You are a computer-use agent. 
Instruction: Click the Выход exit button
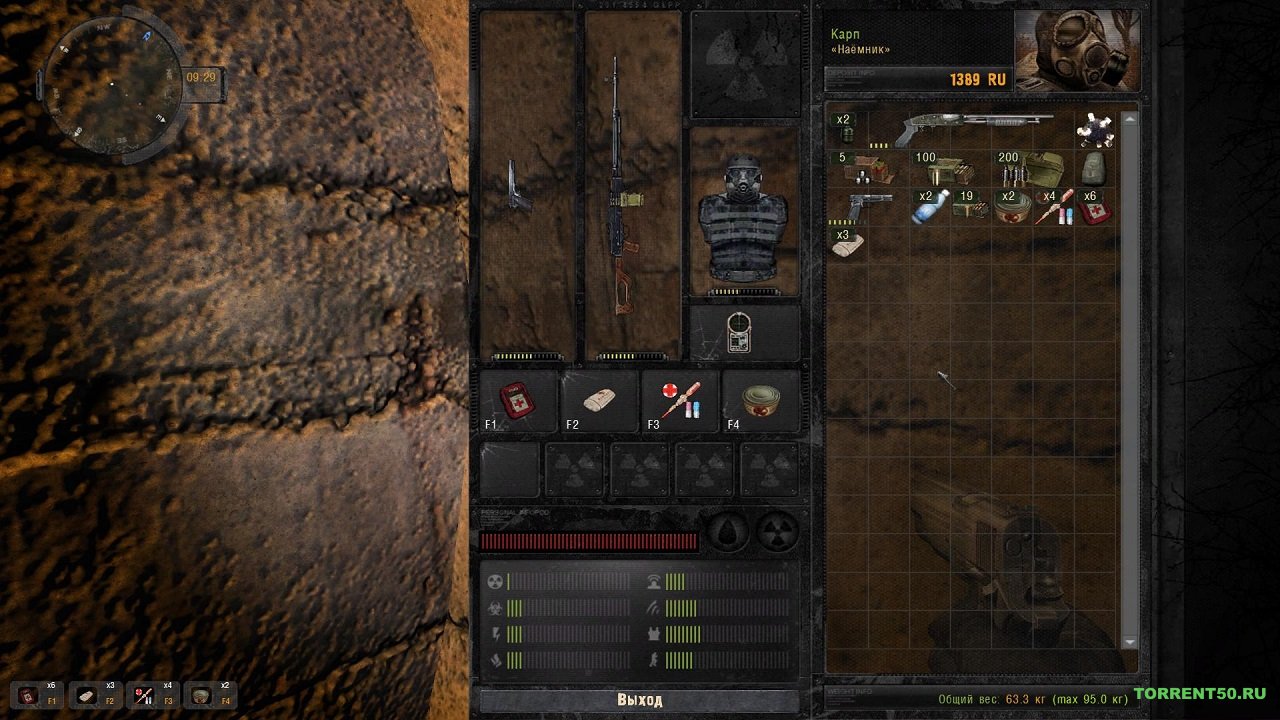pyautogui.click(x=639, y=700)
